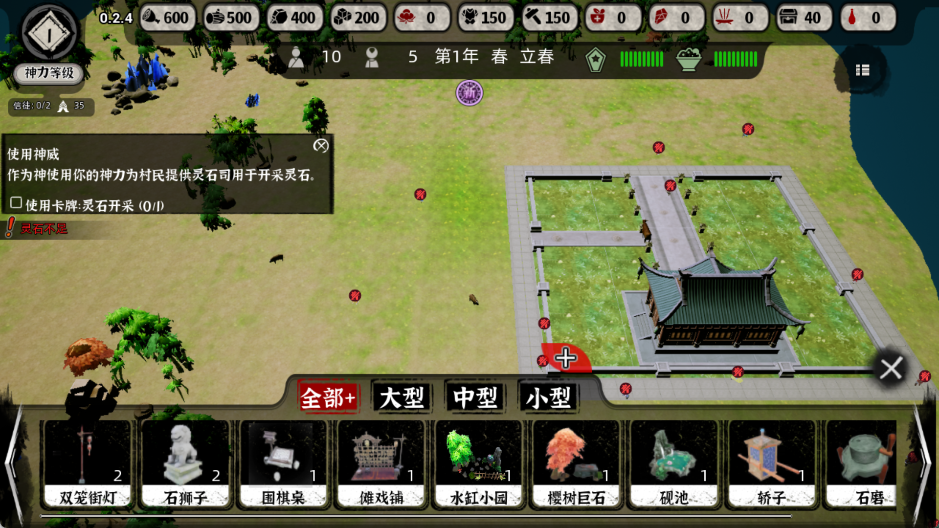The width and height of the screenshot is (939, 528).
Task: Select the 傩戏铺 stall card
Action: [x=380, y=463]
